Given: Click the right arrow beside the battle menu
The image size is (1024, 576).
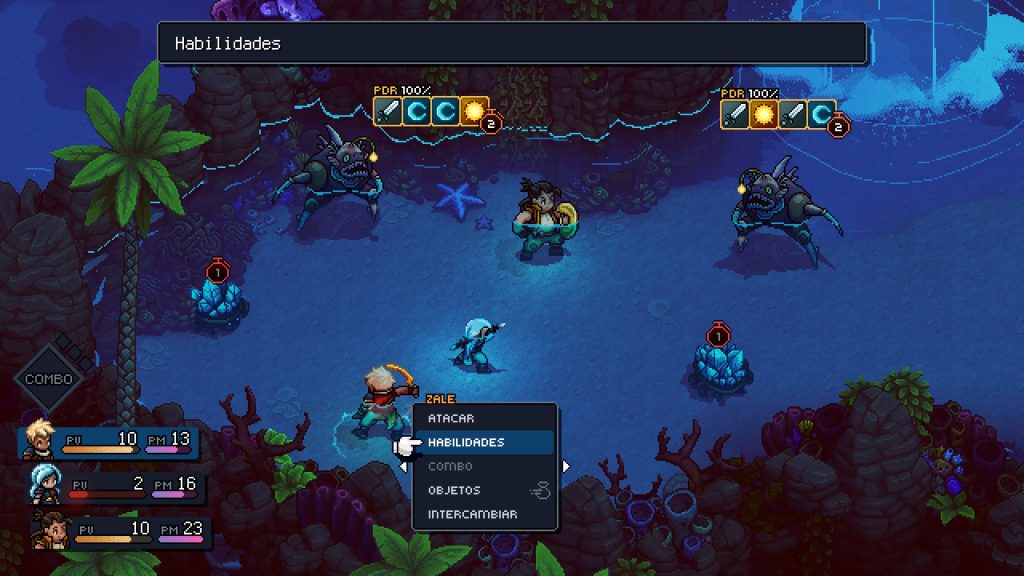Looking at the screenshot, I should tap(566, 466).
